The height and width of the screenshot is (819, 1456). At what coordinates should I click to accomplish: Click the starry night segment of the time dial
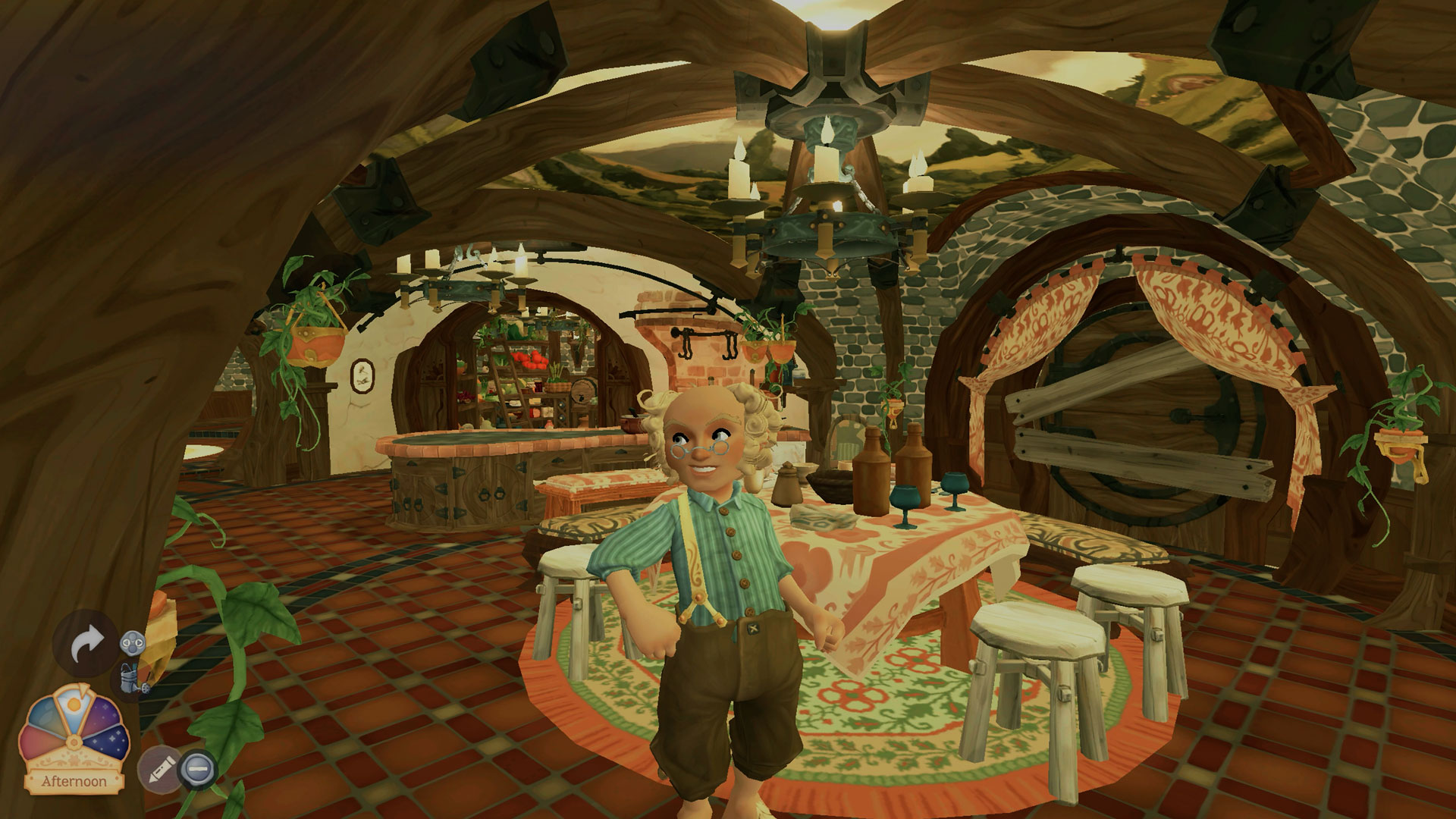click(108, 739)
